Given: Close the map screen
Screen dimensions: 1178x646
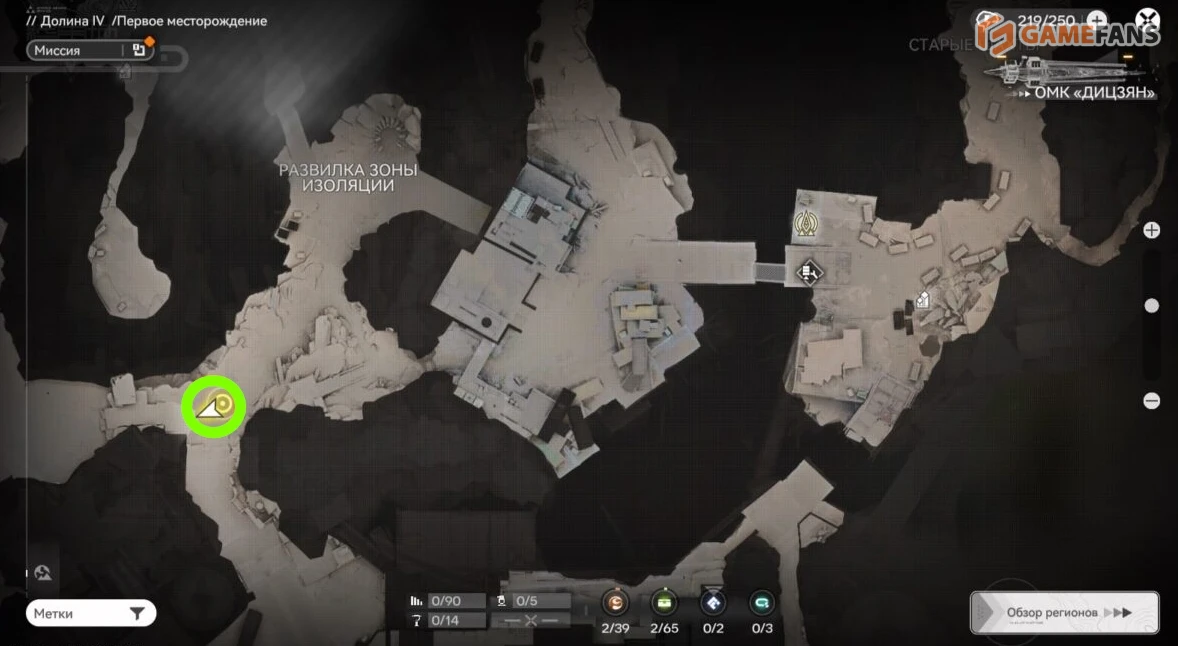Looking at the screenshot, I should pos(1147,20).
